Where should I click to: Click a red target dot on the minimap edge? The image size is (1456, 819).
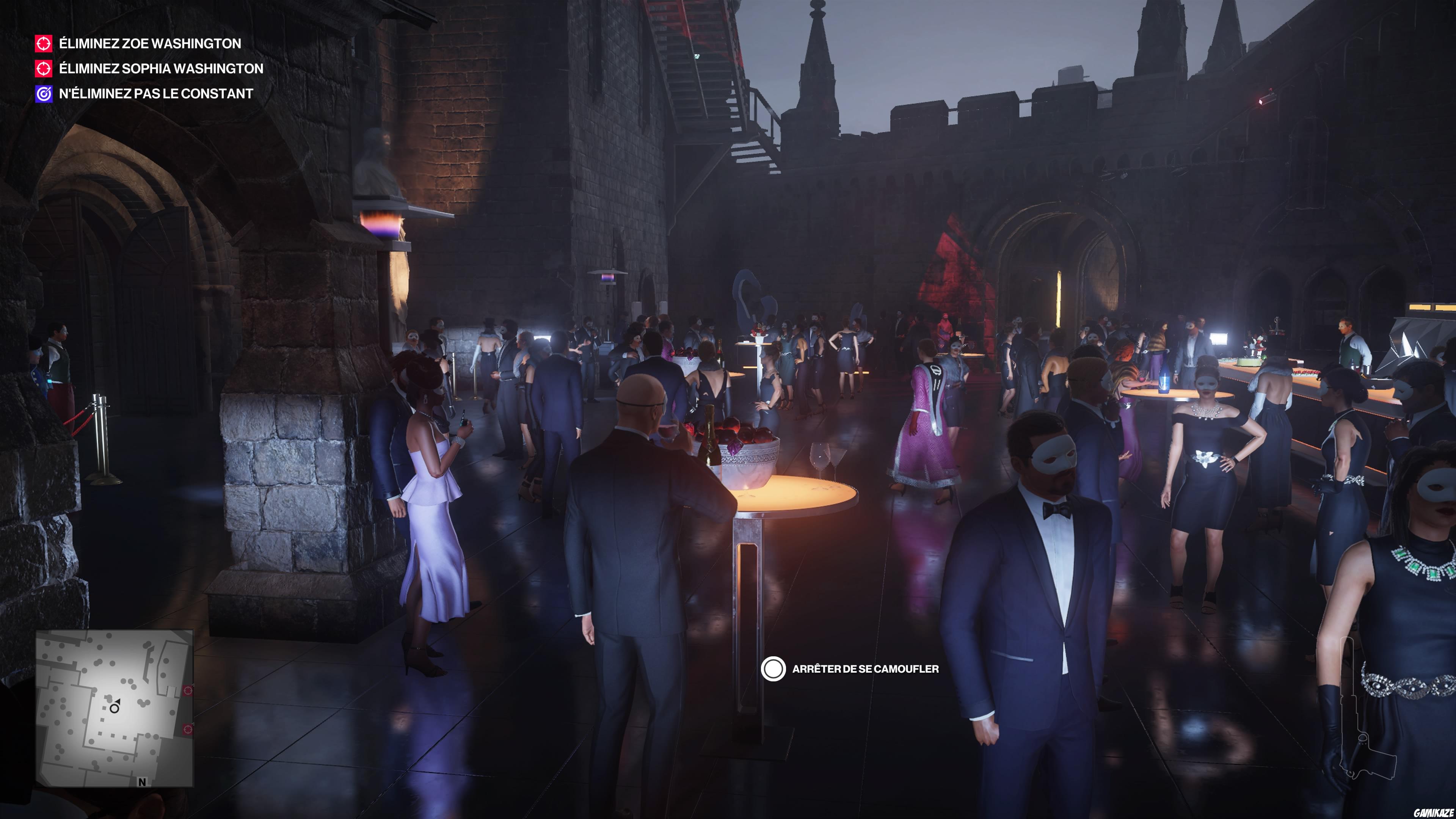pos(188,691)
